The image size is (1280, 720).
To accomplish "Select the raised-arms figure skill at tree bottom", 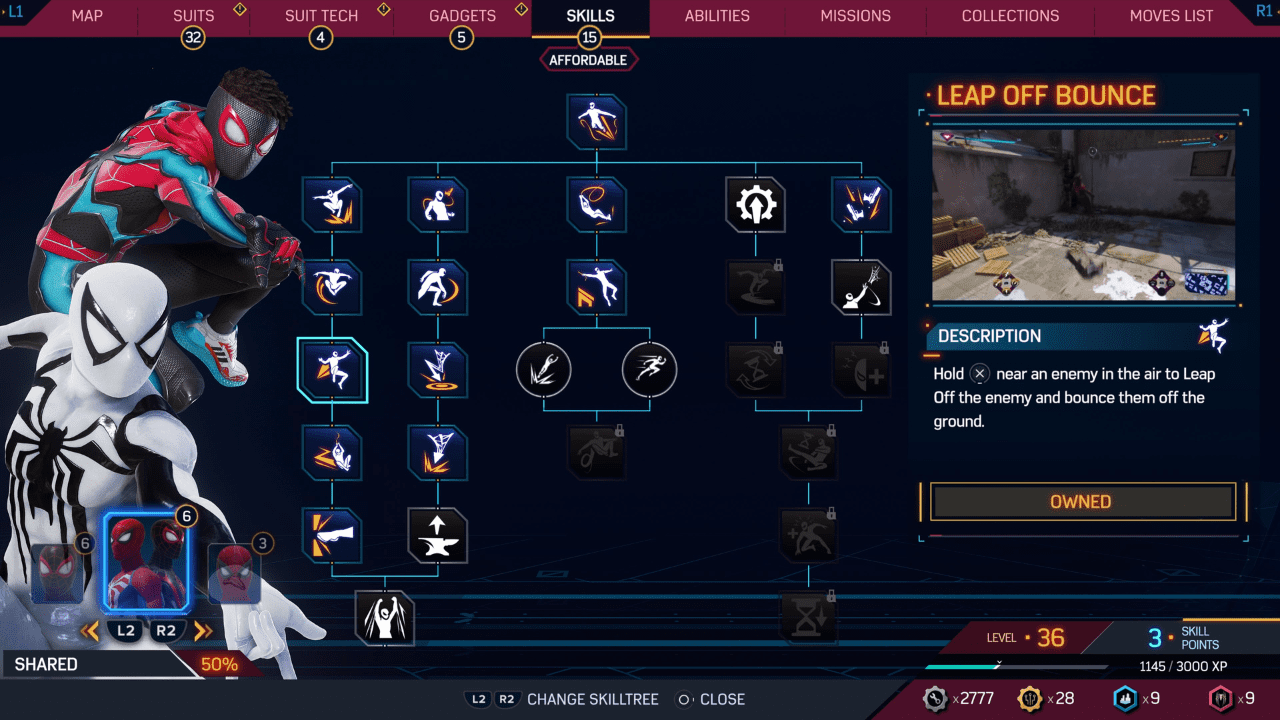I will (x=385, y=617).
